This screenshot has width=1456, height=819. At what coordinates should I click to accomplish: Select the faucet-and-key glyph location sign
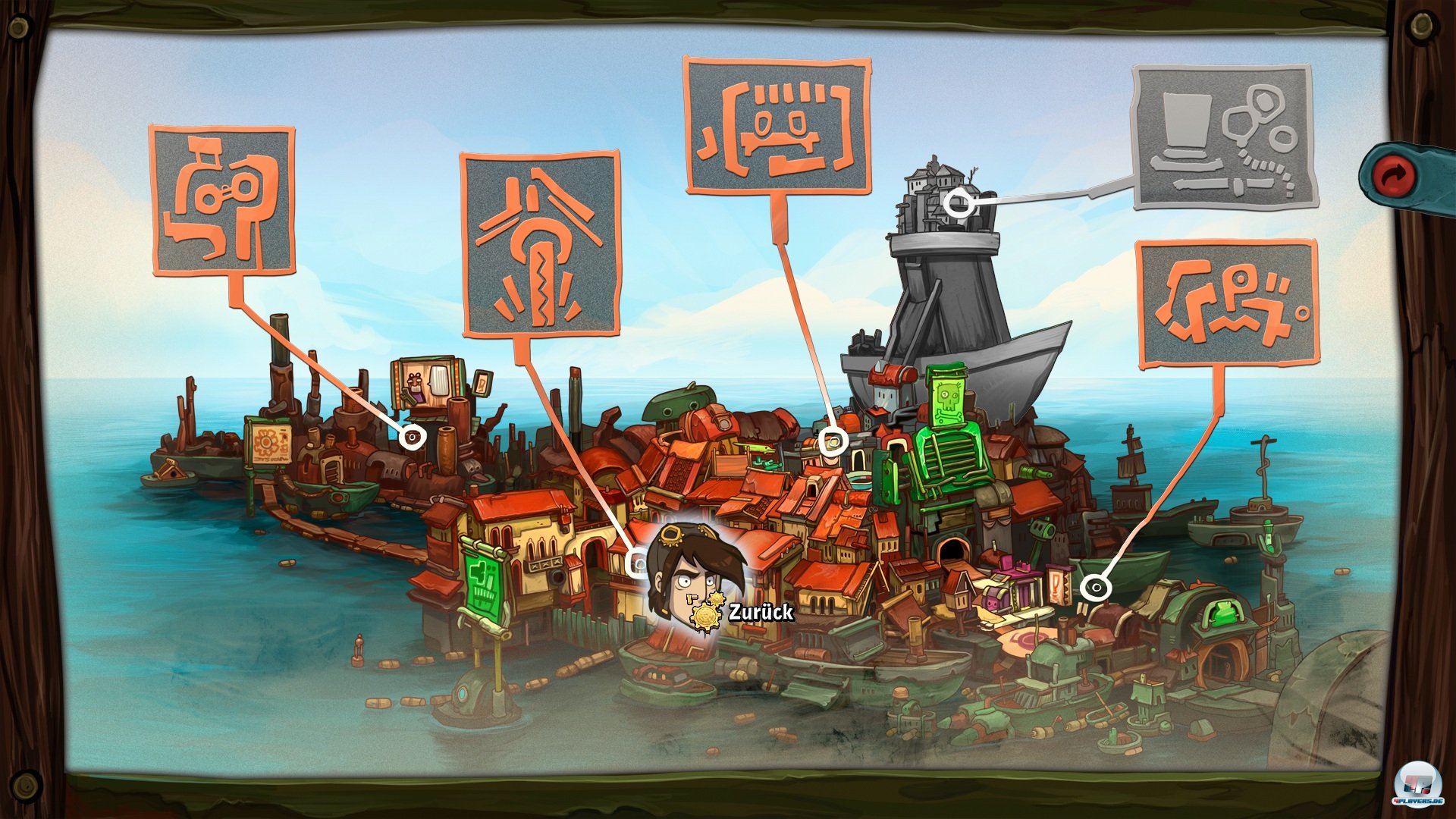click(222, 199)
